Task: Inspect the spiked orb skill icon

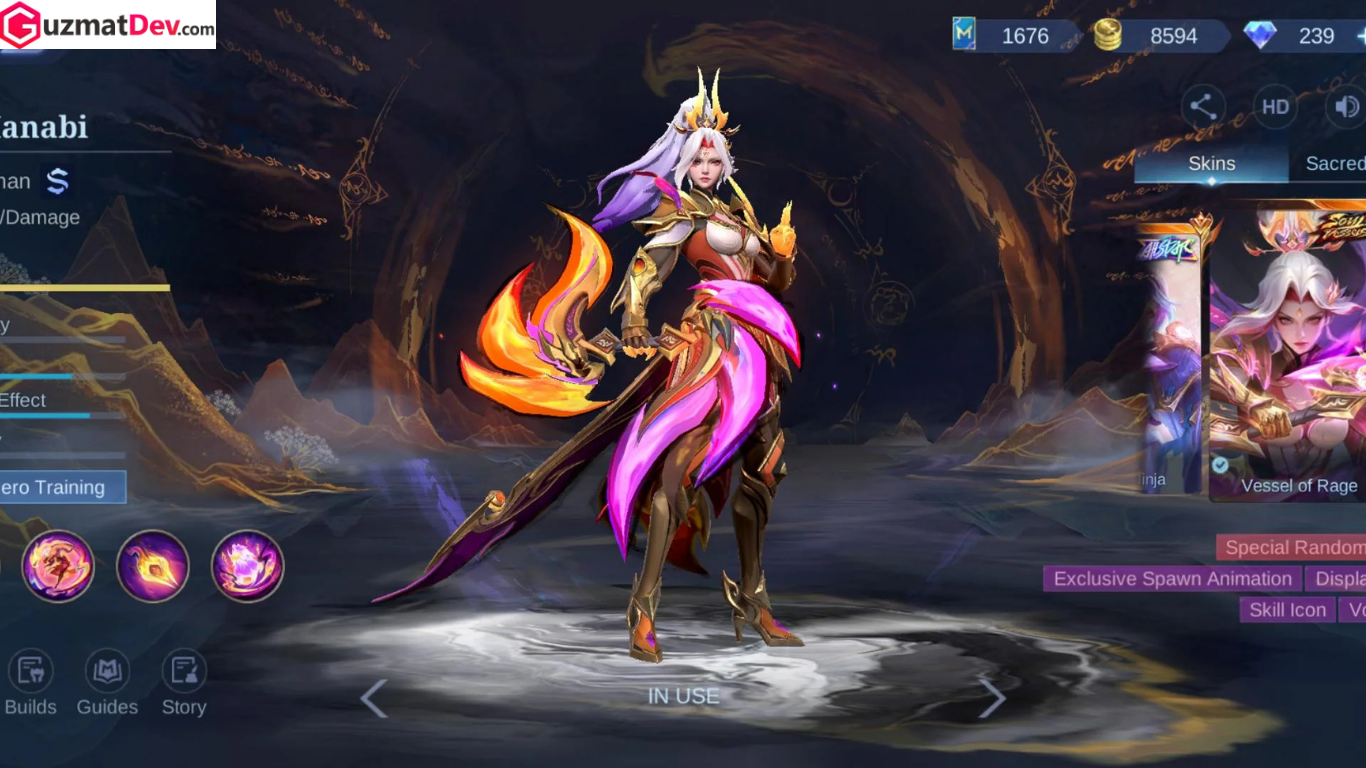Action: pyautogui.click(x=153, y=566)
